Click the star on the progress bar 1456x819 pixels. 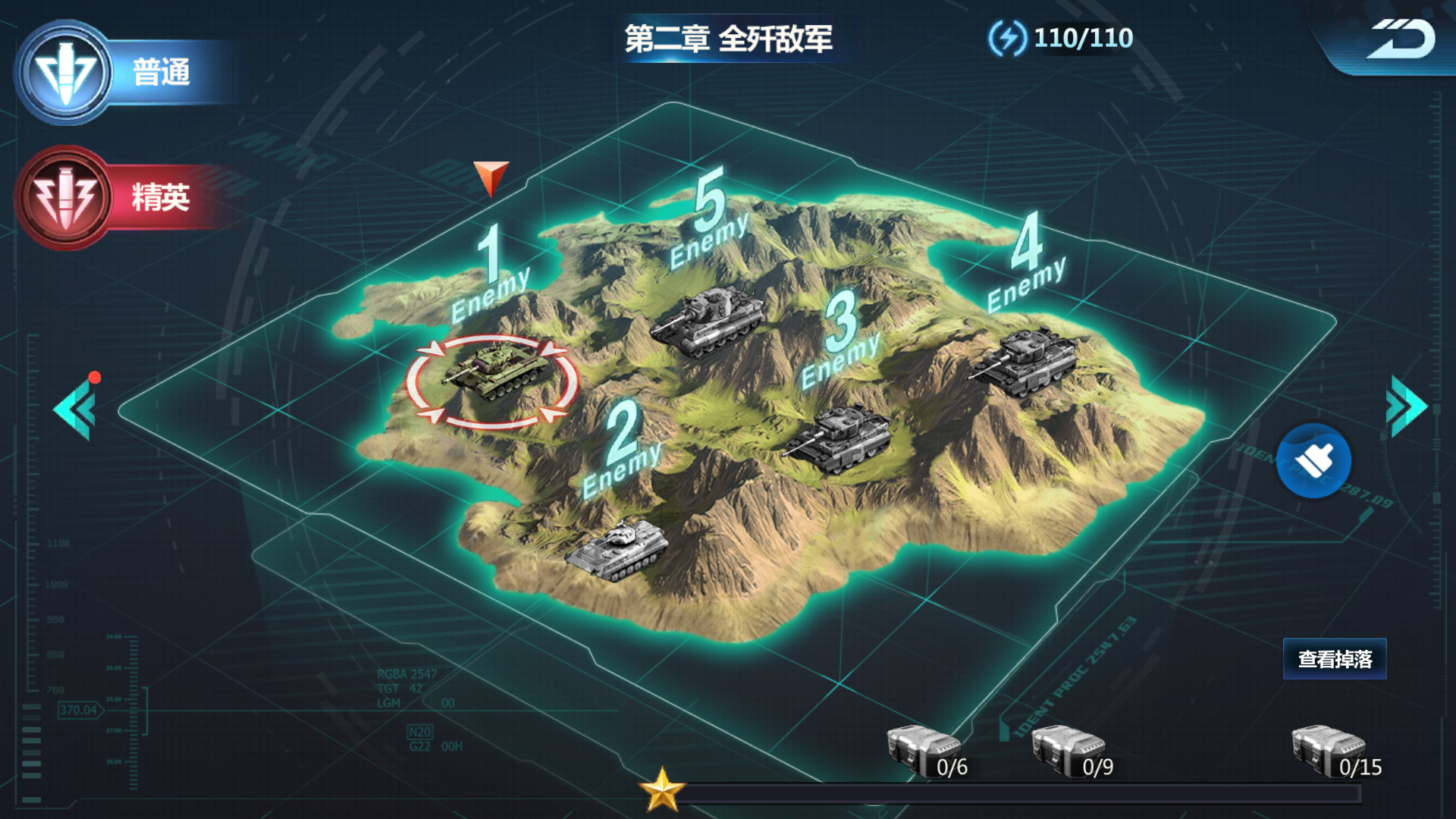(x=663, y=790)
